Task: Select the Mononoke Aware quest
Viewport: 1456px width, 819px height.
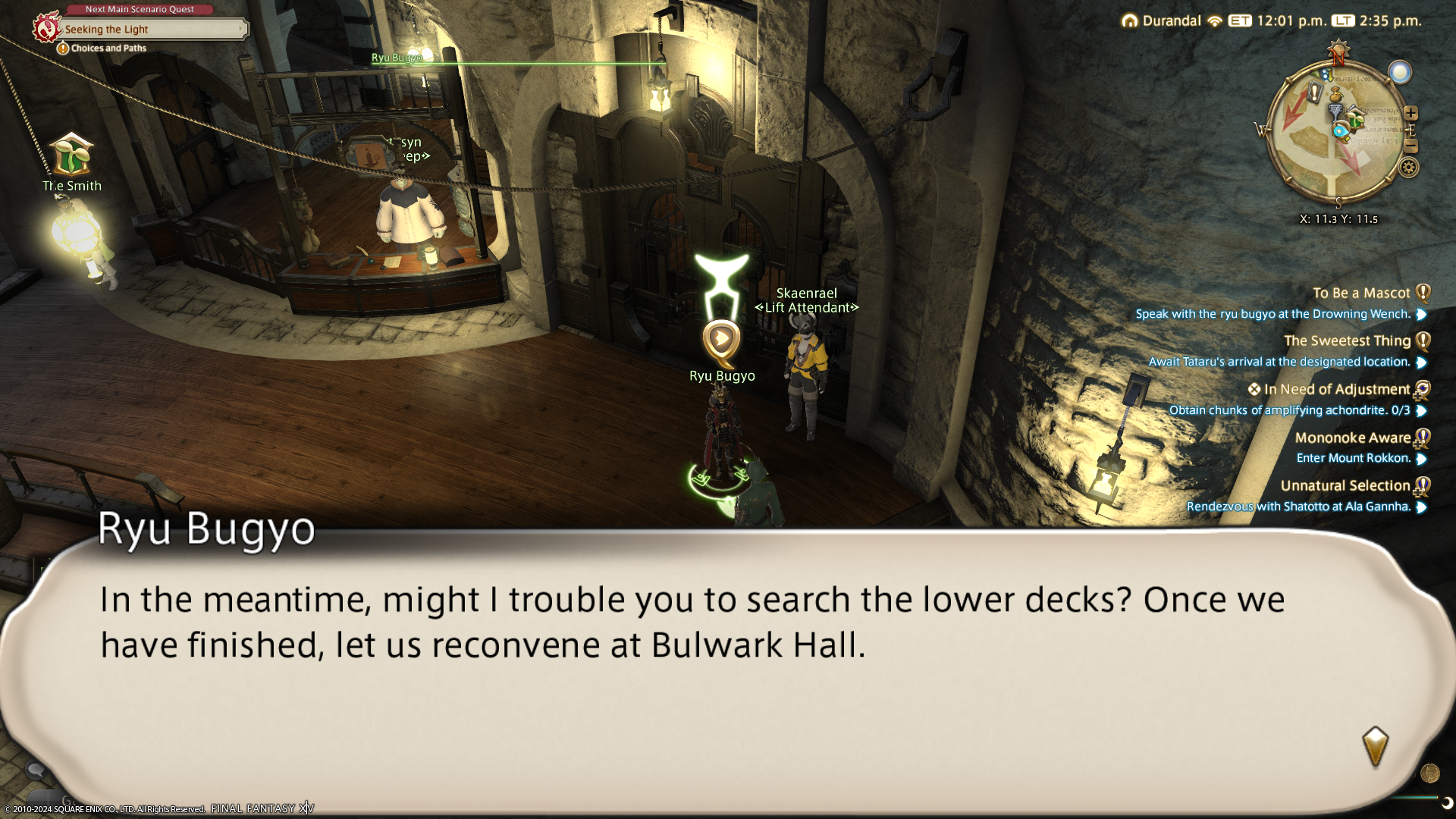Action: (1352, 438)
